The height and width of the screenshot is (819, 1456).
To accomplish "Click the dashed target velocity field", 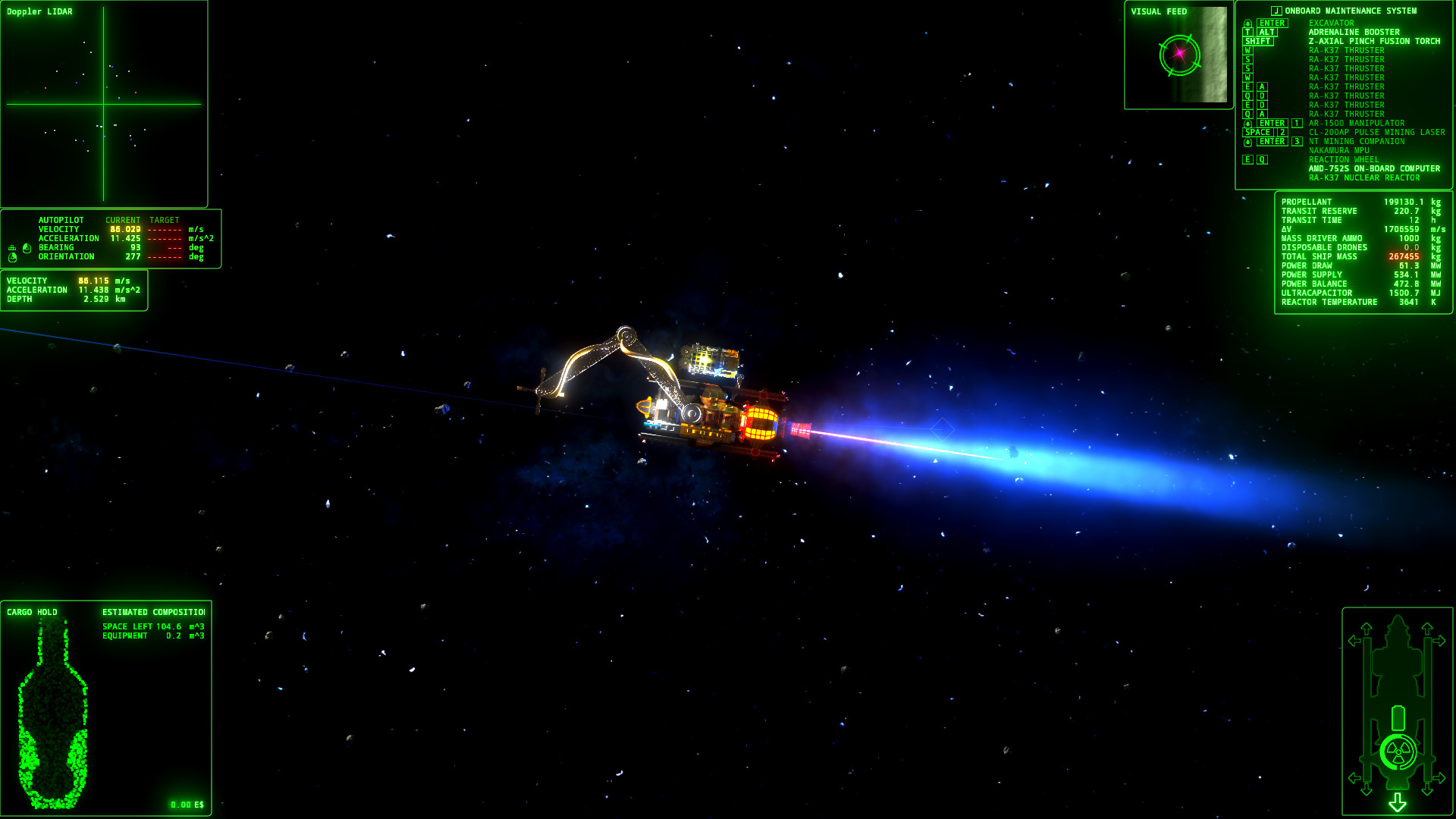I will point(165,229).
